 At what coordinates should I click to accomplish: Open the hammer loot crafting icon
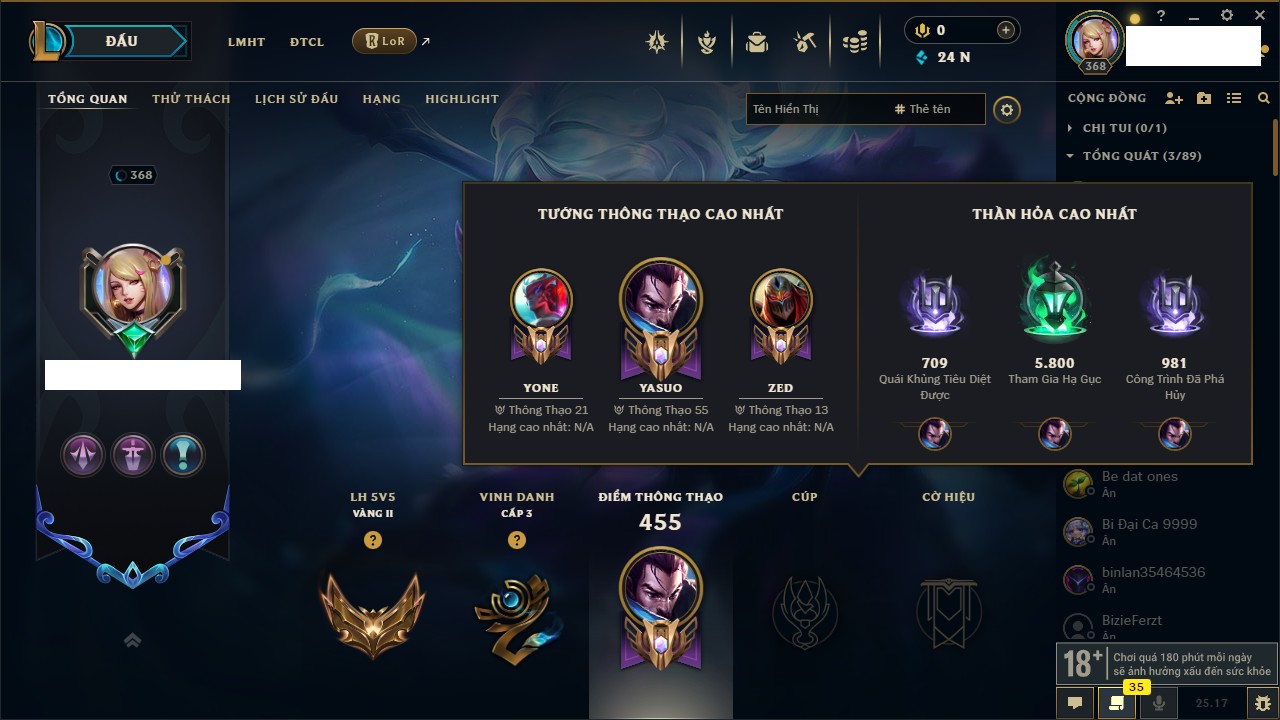click(805, 42)
